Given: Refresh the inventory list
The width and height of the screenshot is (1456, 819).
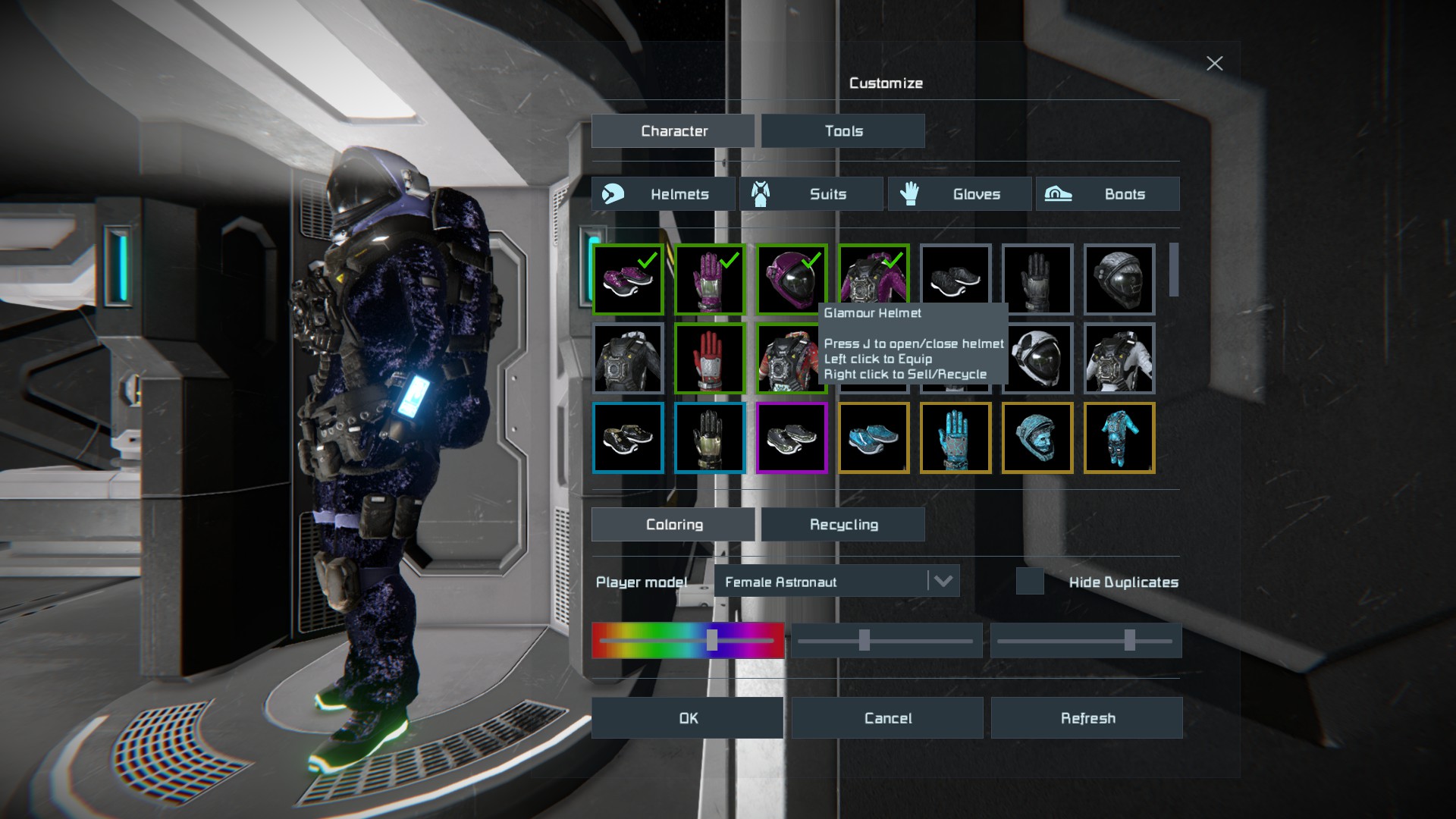Looking at the screenshot, I should [x=1087, y=718].
